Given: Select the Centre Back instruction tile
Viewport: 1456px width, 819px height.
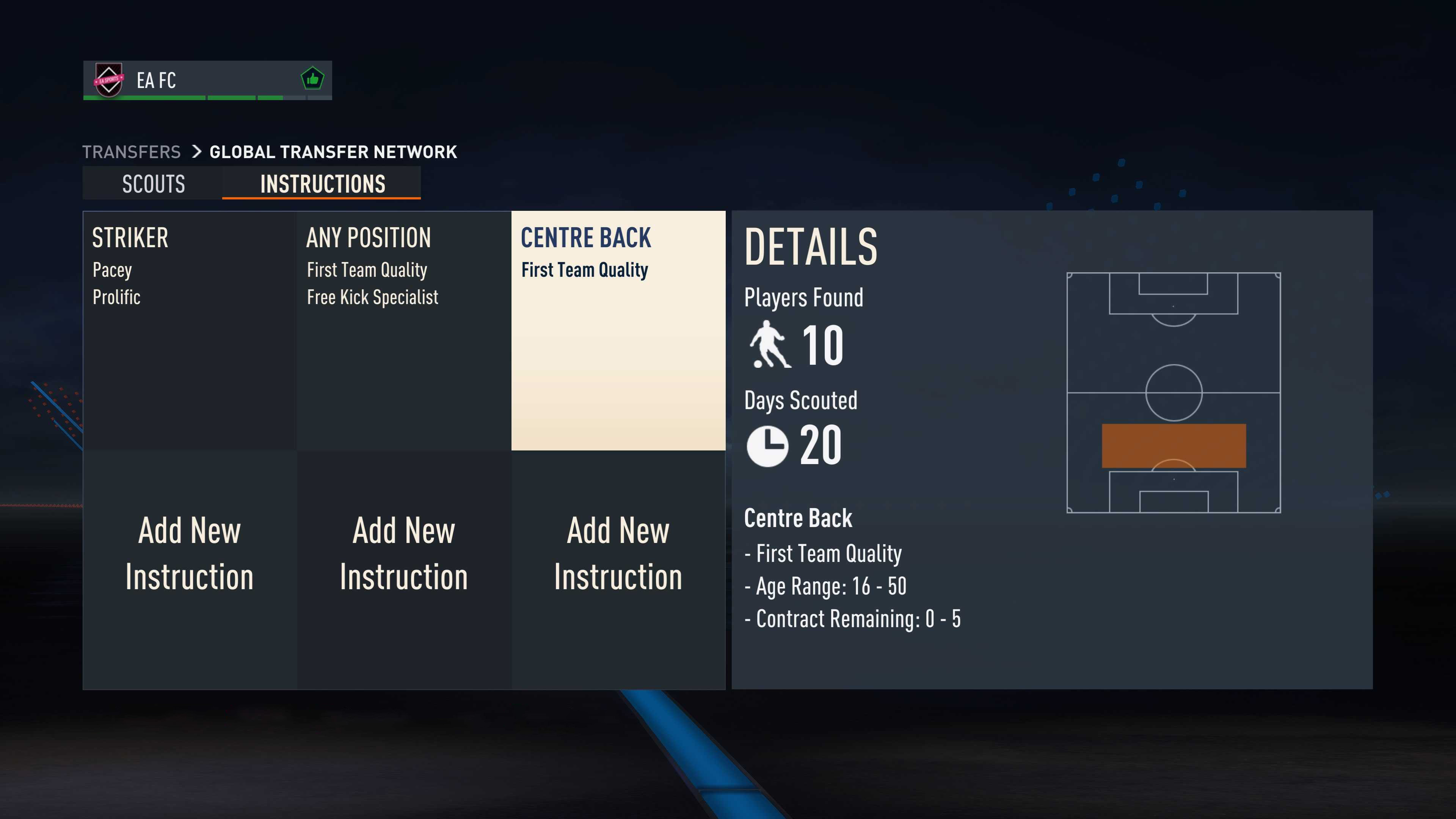Looking at the screenshot, I should [618, 330].
